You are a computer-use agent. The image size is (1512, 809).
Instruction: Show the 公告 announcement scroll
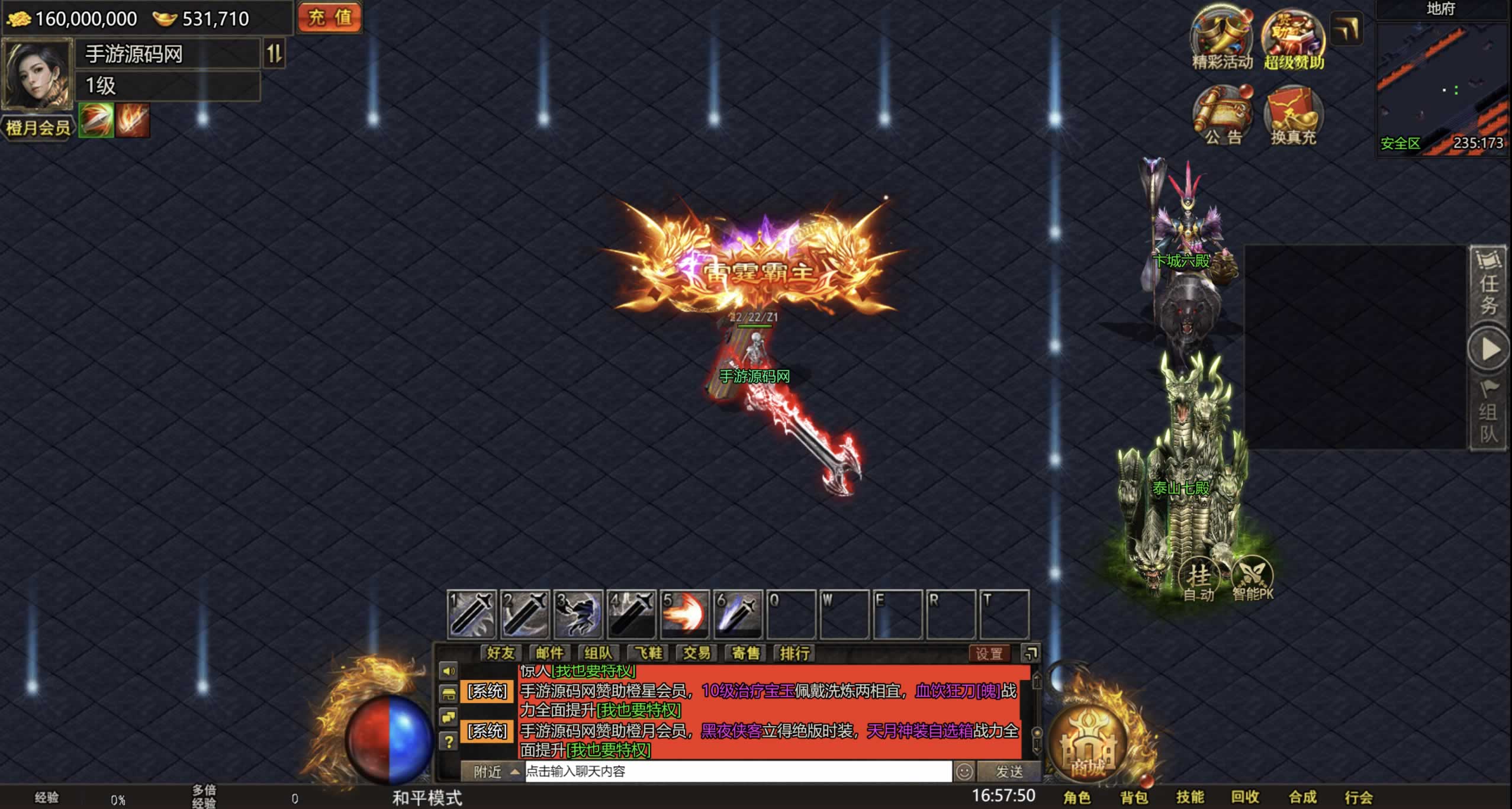click(x=1223, y=114)
